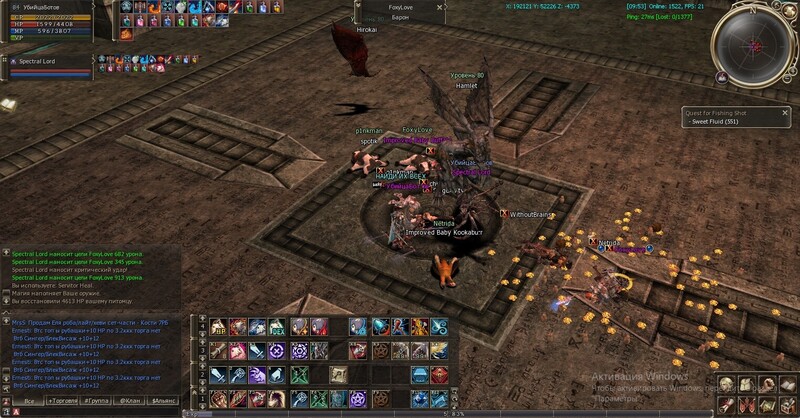Switch to the Все chat tab
The image size is (800, 418).
pos(29,400)
